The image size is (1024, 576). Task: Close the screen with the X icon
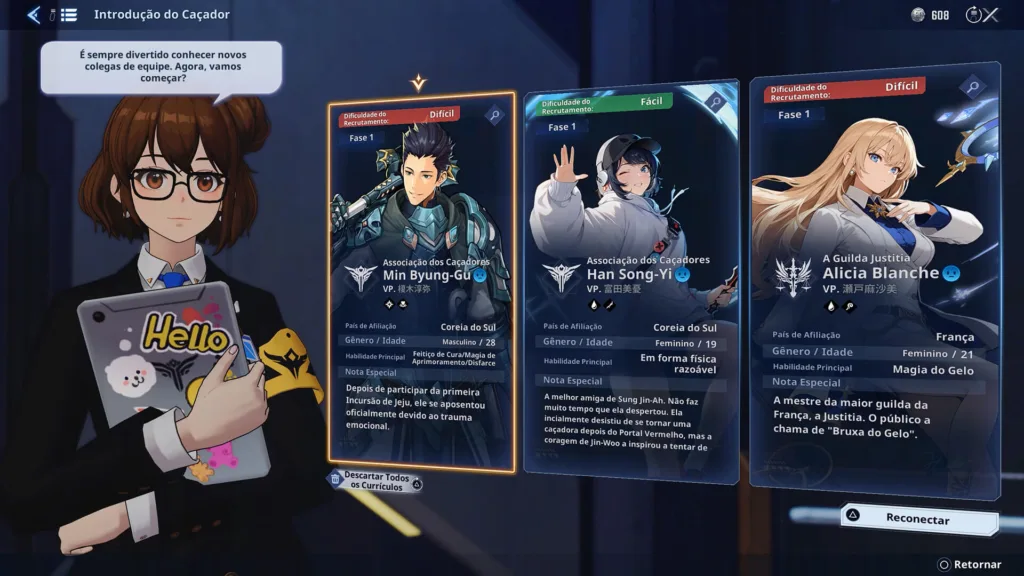(x=990, y=14)
